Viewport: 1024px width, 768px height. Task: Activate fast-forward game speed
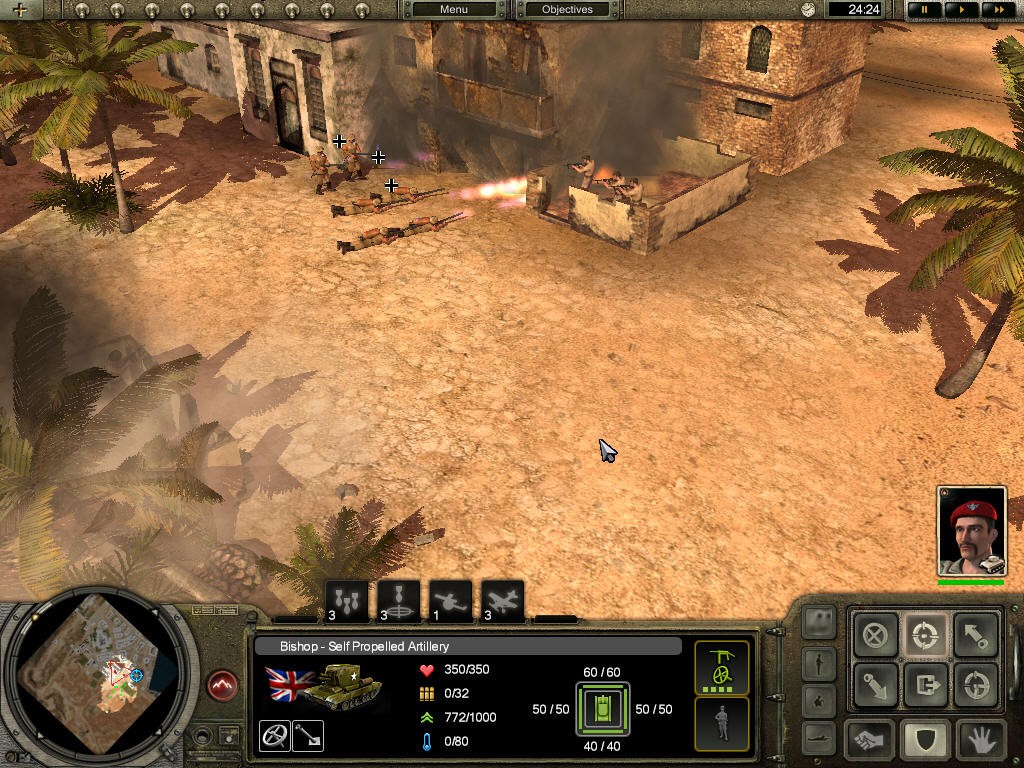997,10
